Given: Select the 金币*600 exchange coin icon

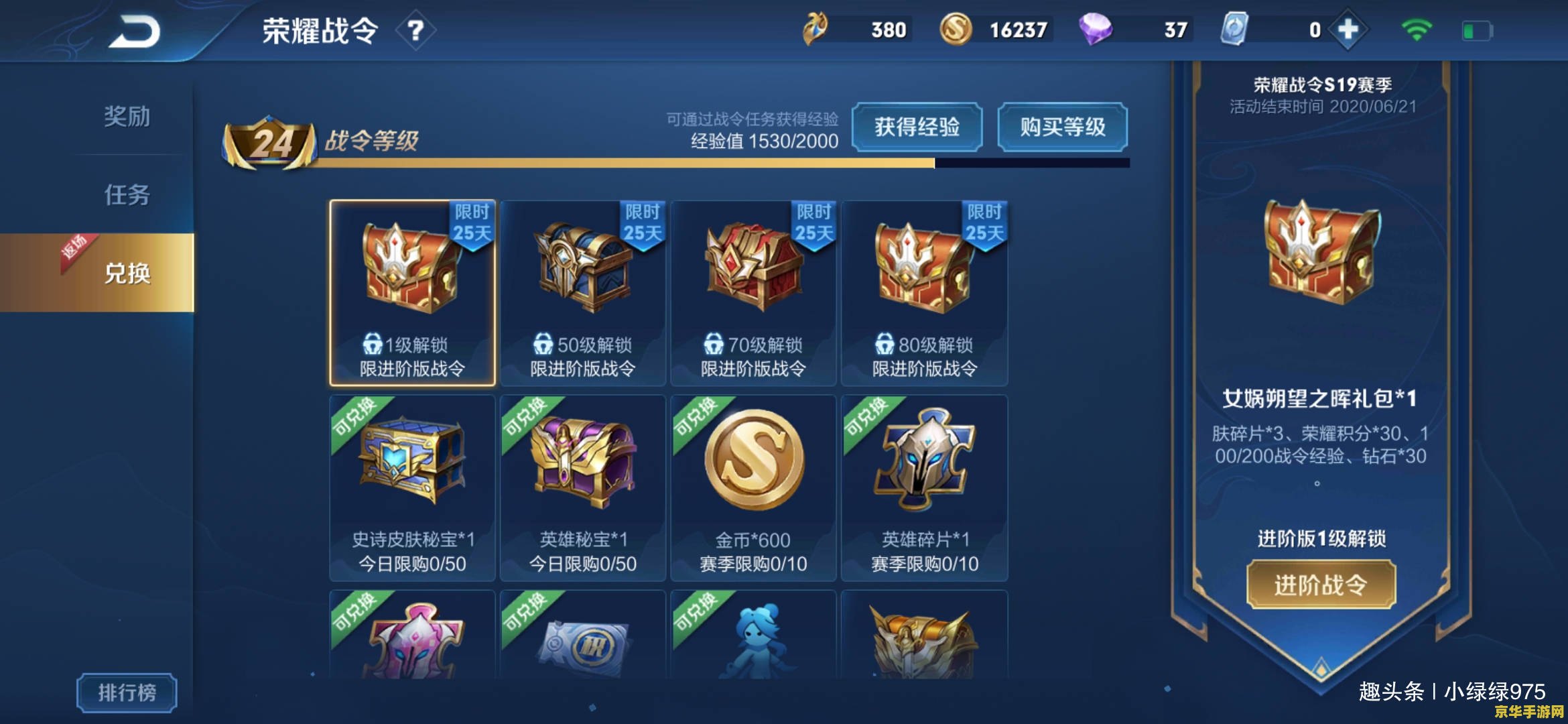Looking at the screenshot, I should (753, 463).
